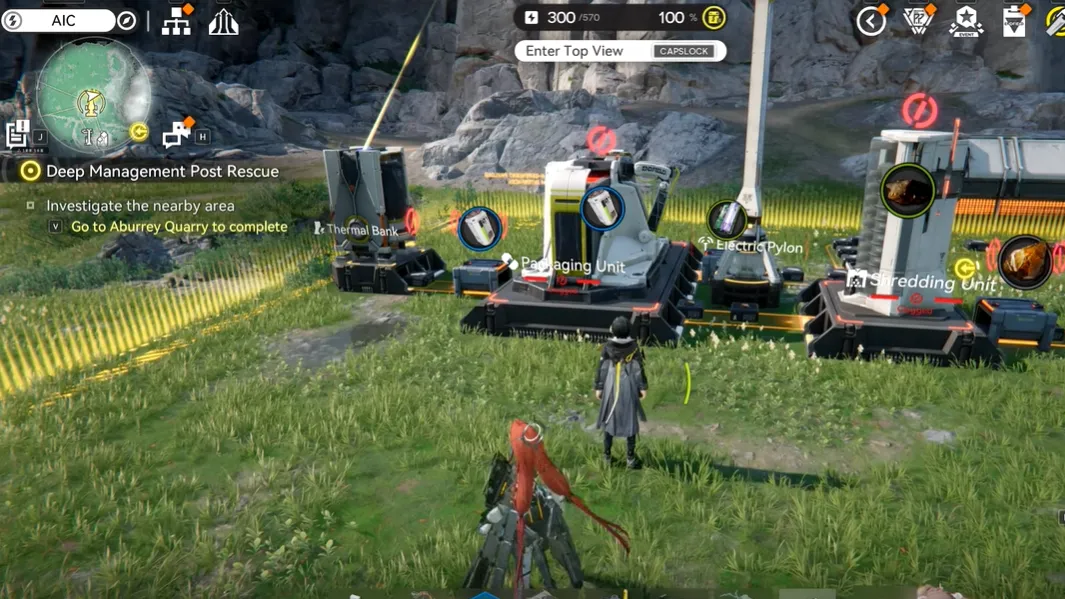Open the clipboard icon in top bar
This screenshot has height=599, width=1065.
[x=1014, y=21]
